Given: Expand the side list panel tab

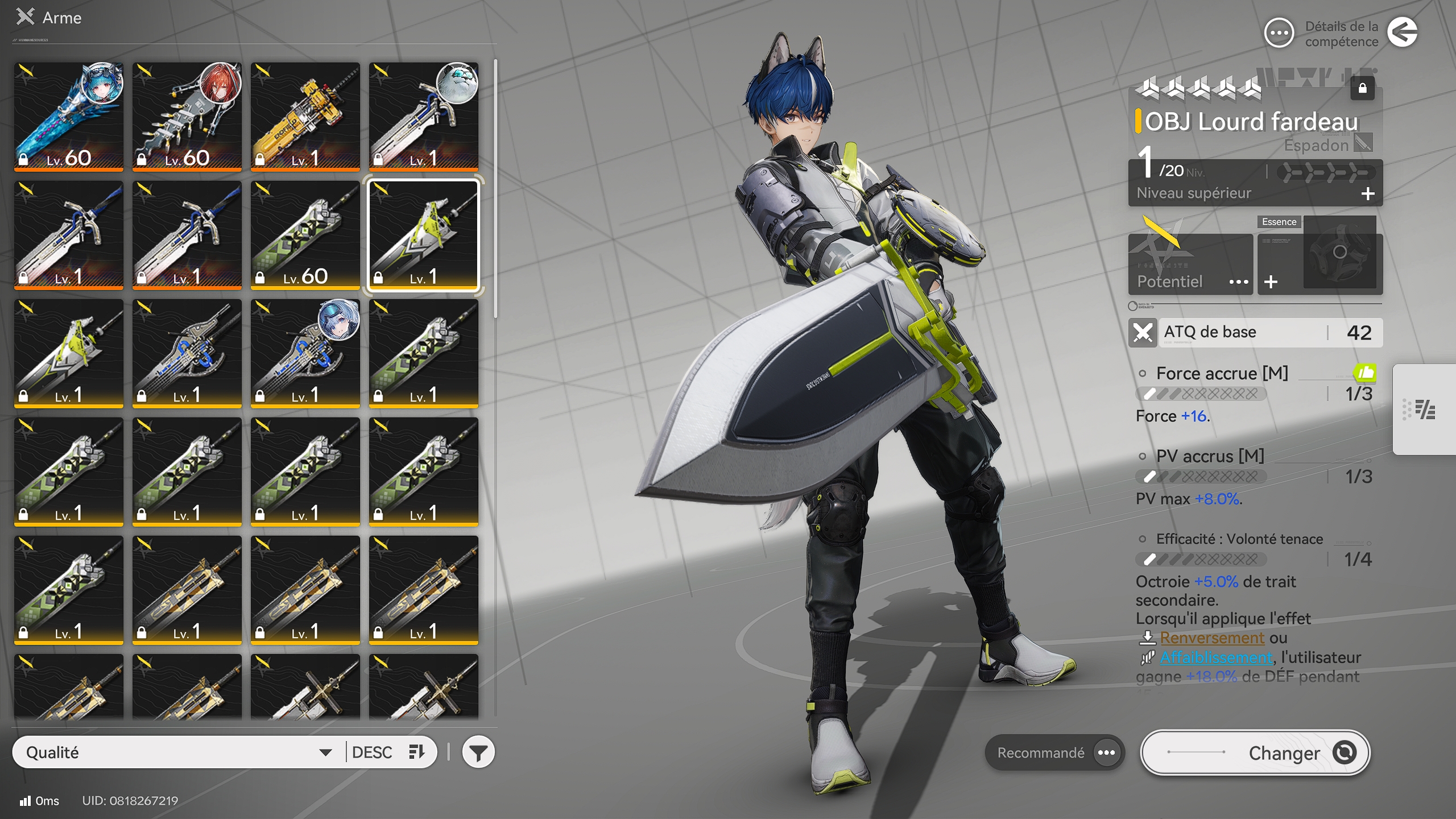Looking at the screenshot, I should 1425,409.
